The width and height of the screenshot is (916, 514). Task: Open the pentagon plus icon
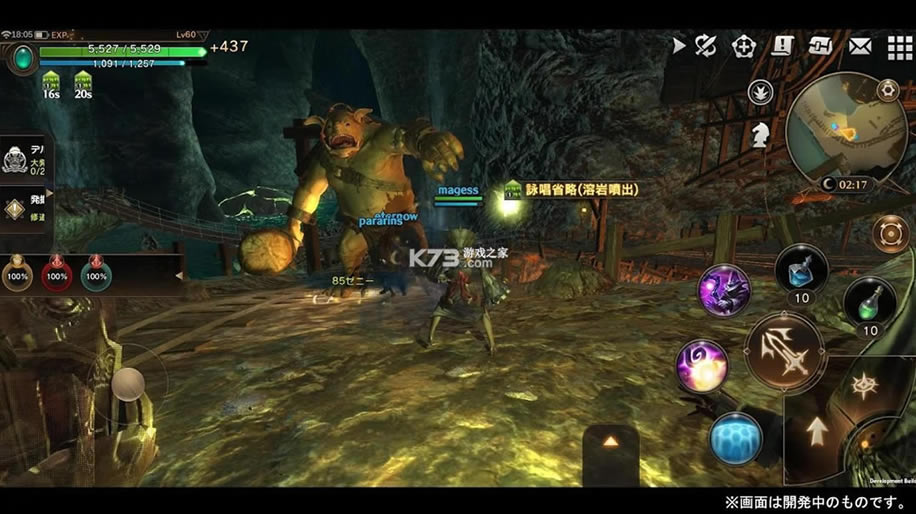743,45
